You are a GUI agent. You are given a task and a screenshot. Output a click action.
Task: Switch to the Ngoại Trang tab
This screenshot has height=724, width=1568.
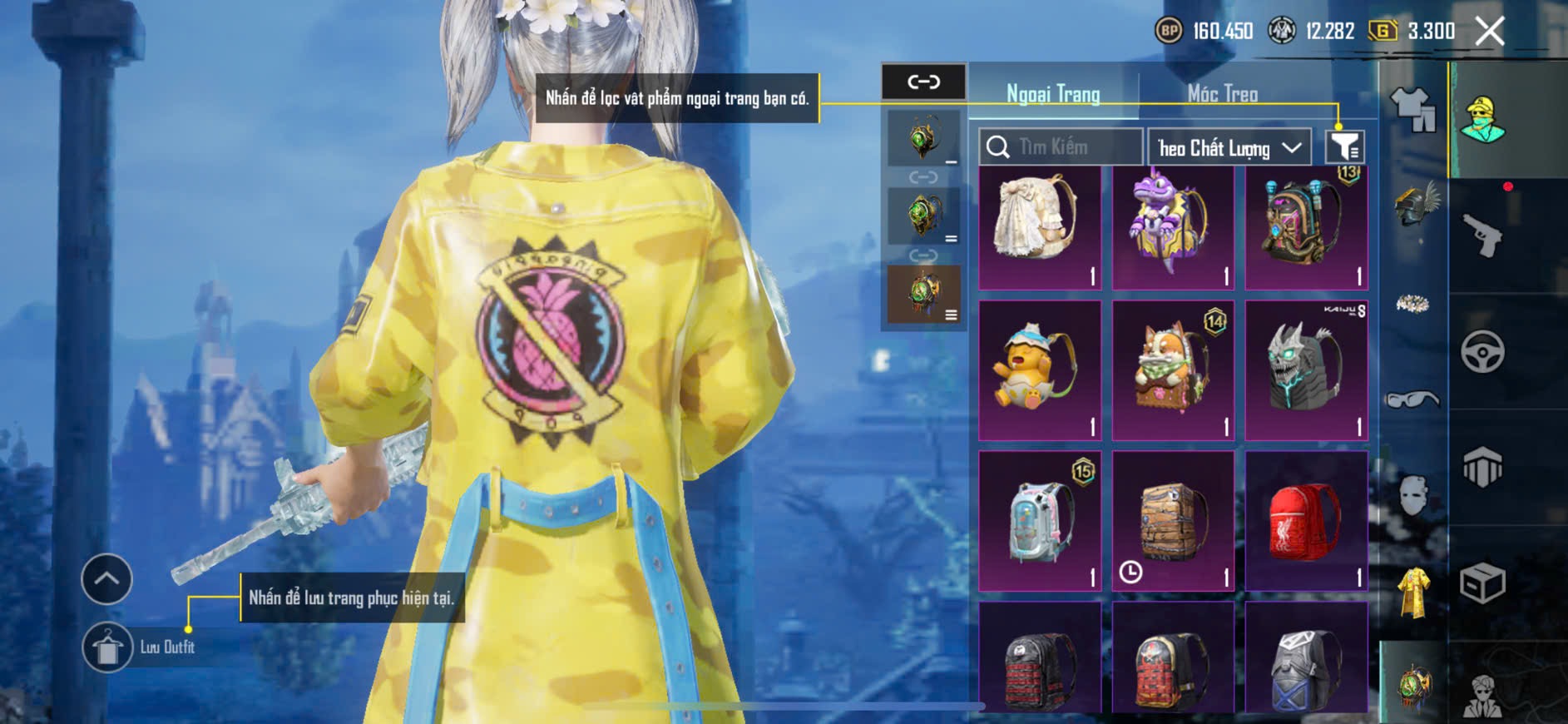coord(1052,94)
